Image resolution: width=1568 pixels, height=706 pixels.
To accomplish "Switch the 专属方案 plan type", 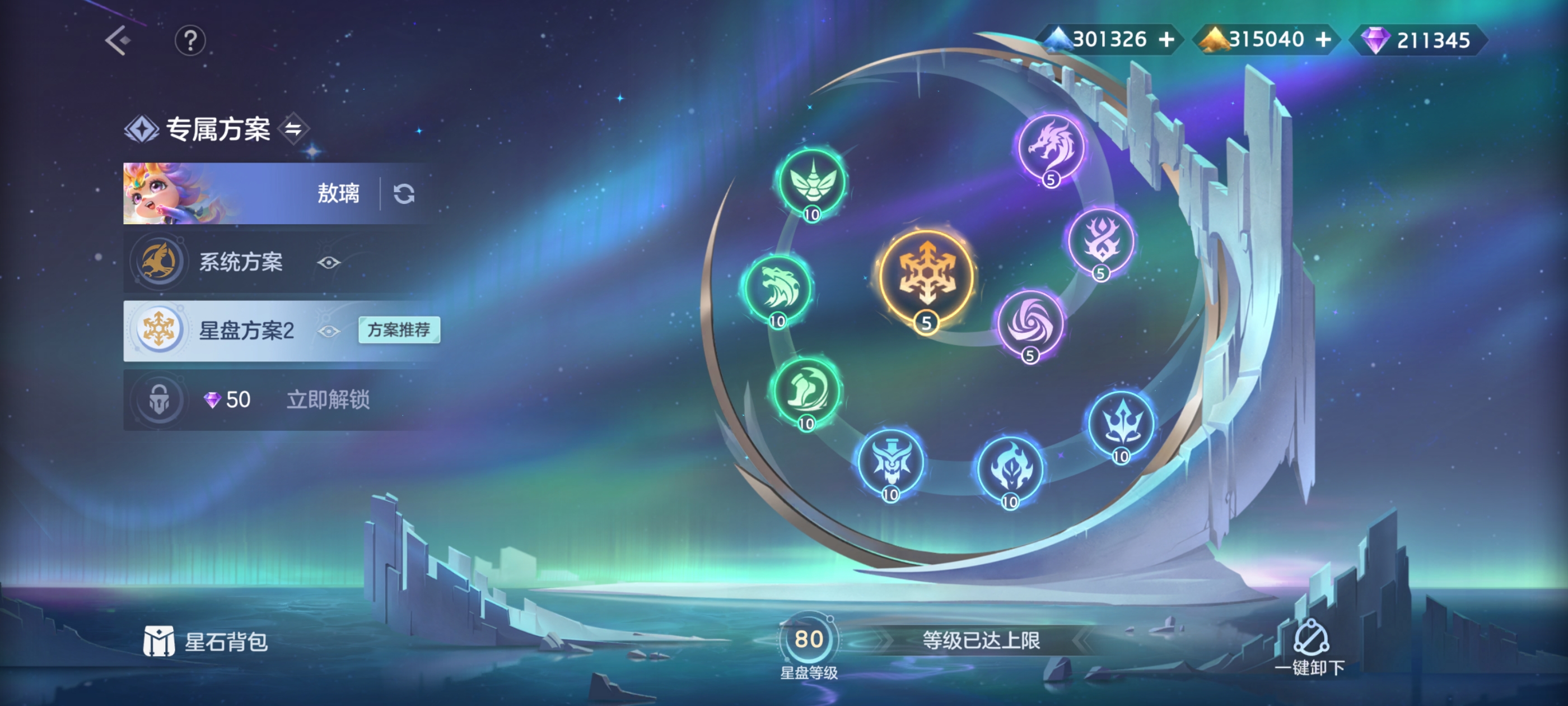I will (x=293, y=128).
